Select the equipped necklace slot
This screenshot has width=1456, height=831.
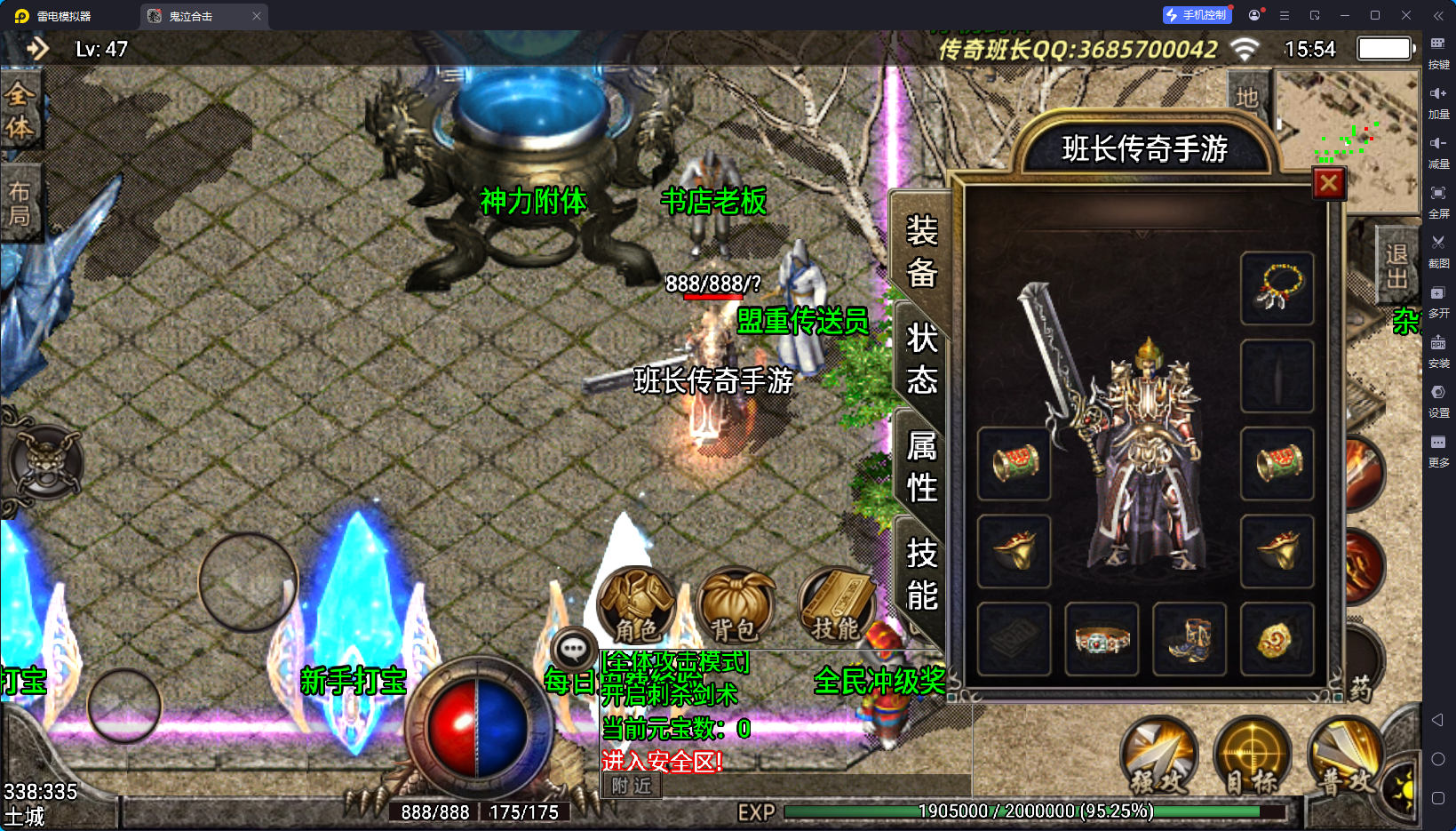click(x=1277, y=288)
